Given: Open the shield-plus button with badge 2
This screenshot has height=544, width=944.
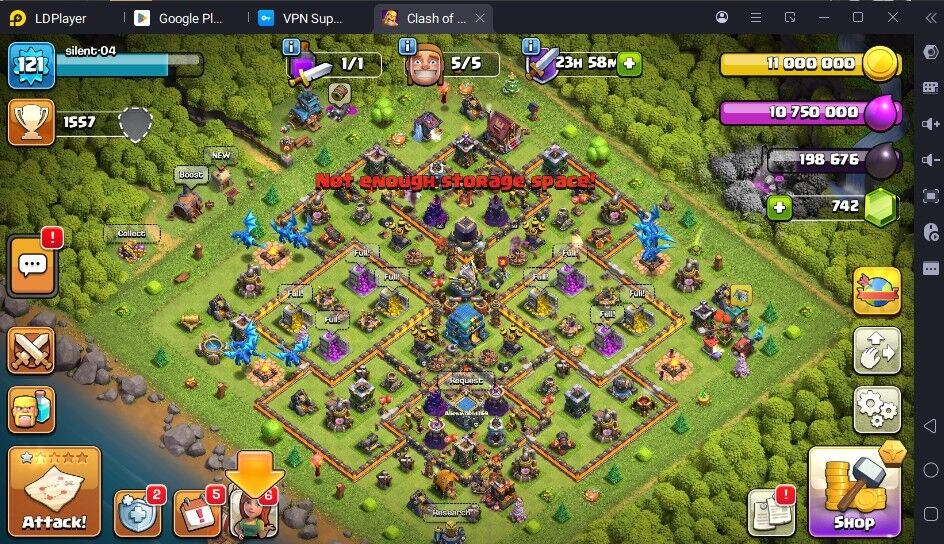Looking at the screenshot, I should tap(137, 513).
